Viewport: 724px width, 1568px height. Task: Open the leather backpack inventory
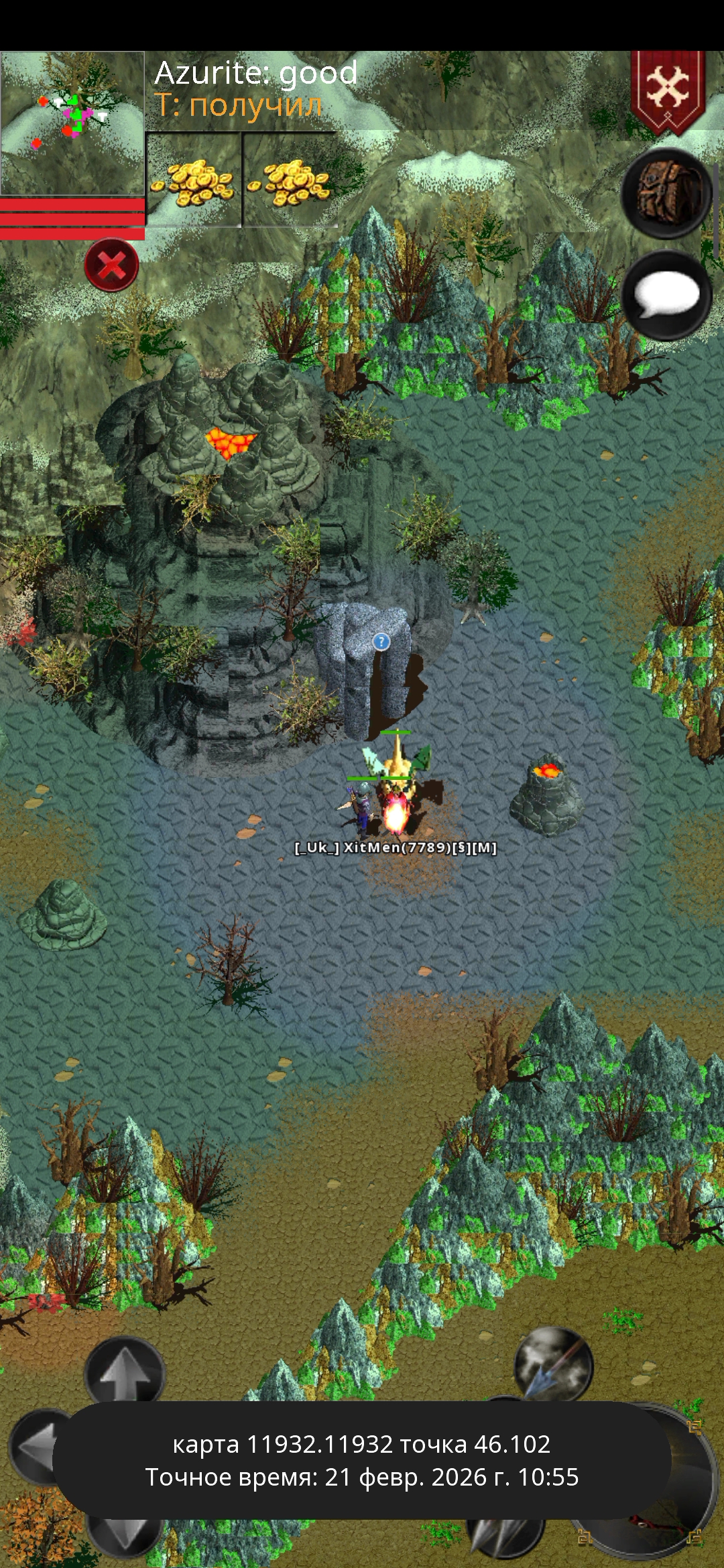click(666, 193)
